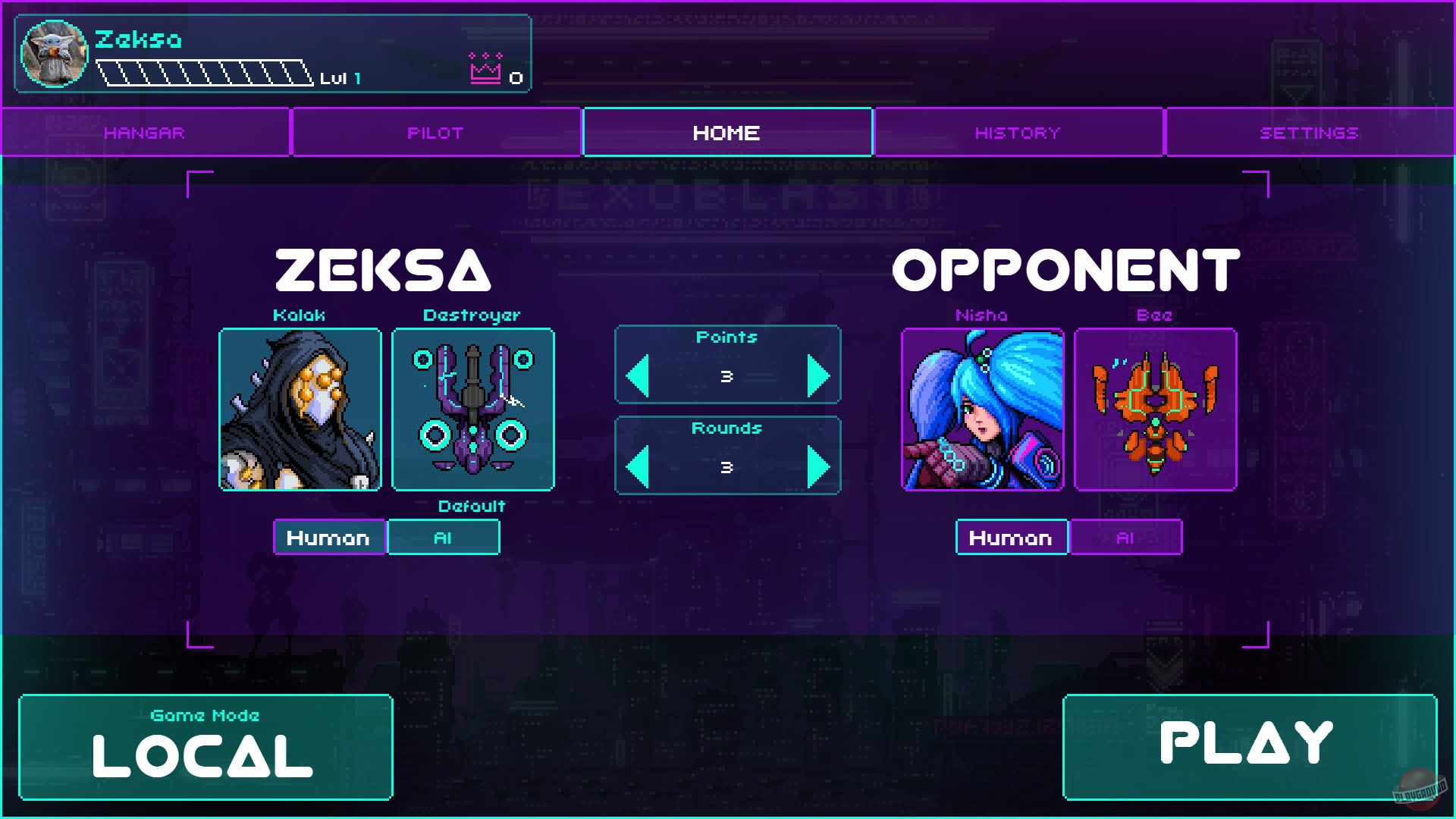Open the History tab

pos(1017,132)
